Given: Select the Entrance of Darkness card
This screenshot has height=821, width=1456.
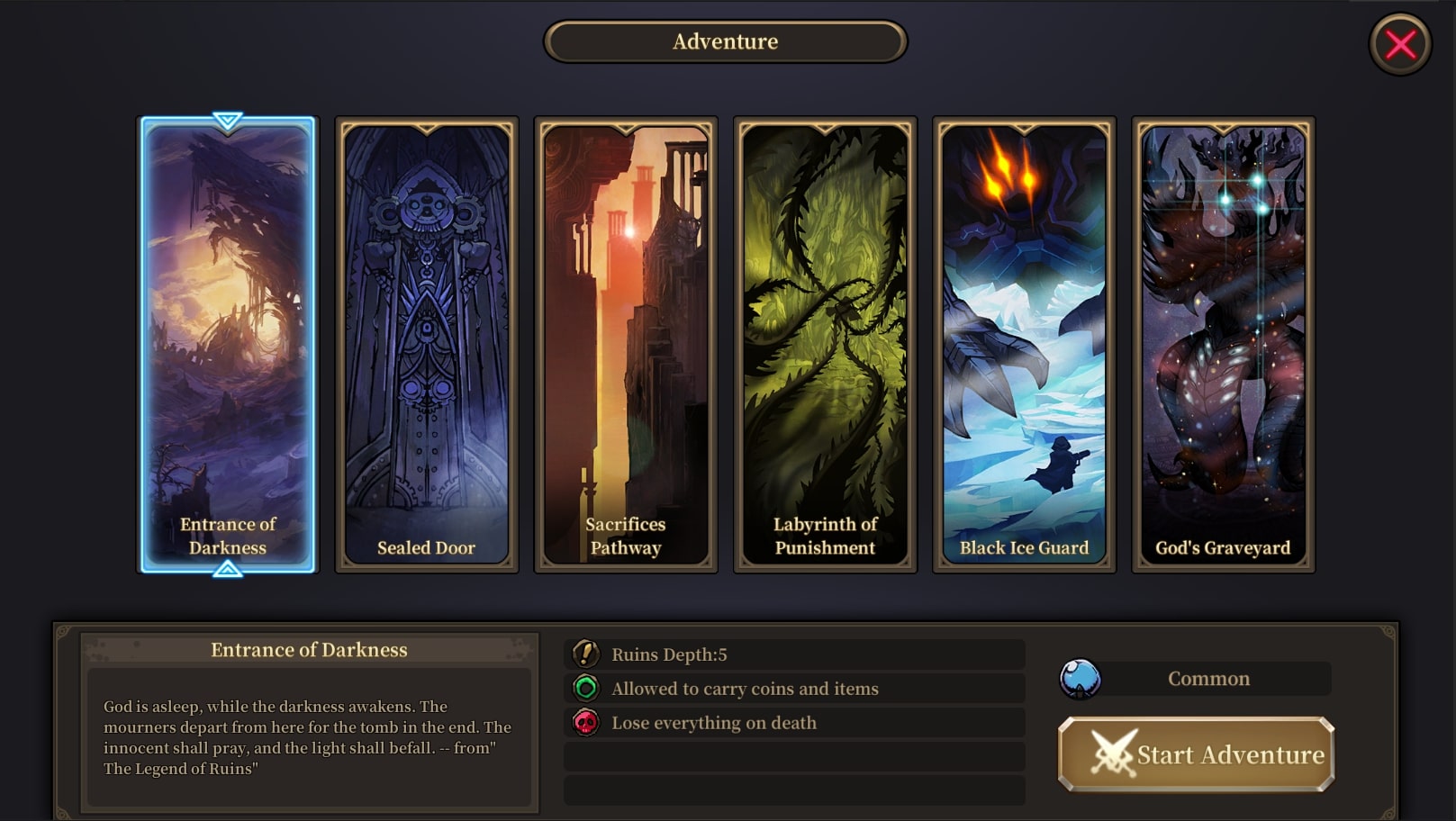Looking at the screenshot, I should pyautogui.click(x=228, y=345).
